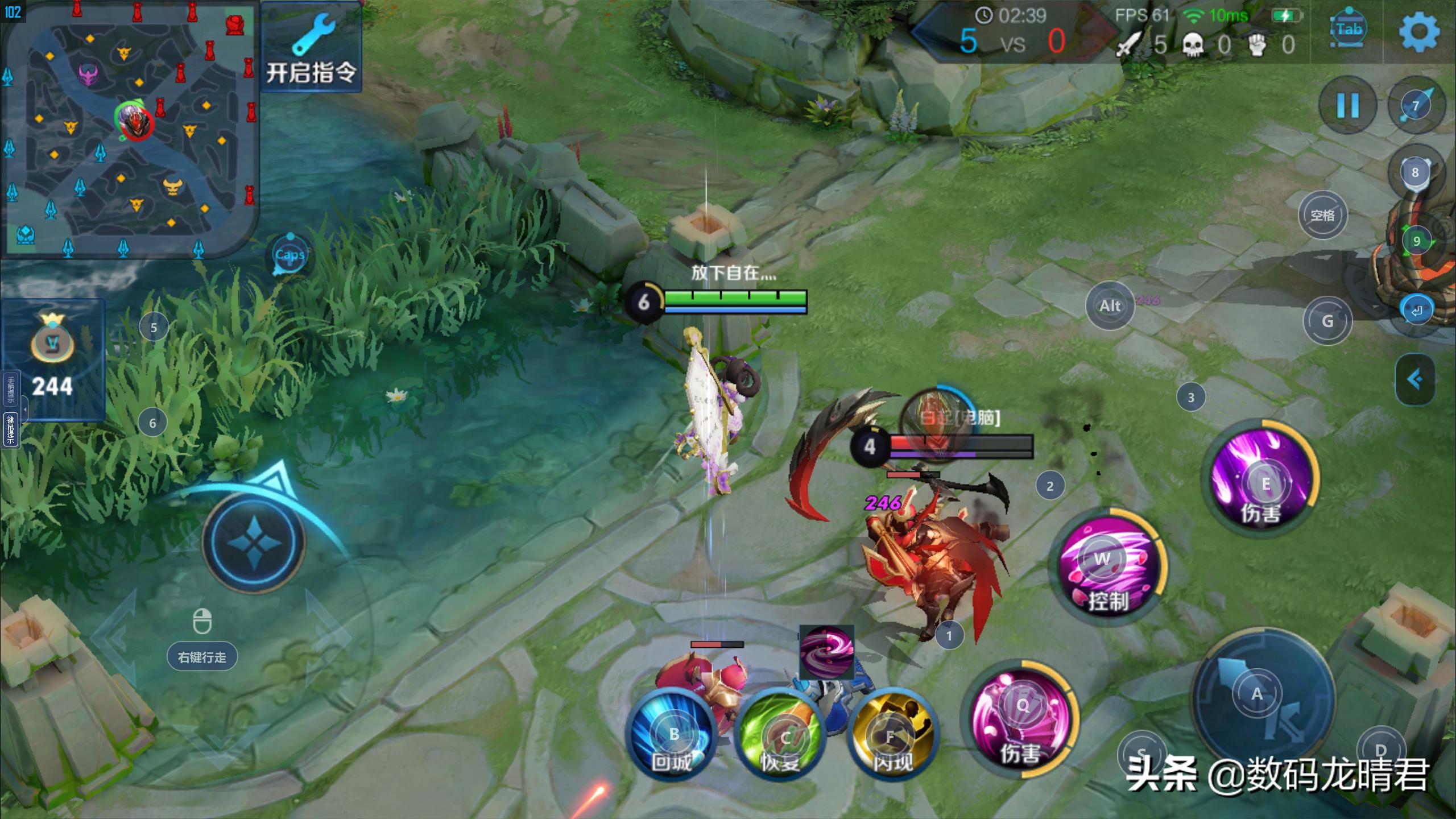Open the gold shop showing 244

click(52, 359)
